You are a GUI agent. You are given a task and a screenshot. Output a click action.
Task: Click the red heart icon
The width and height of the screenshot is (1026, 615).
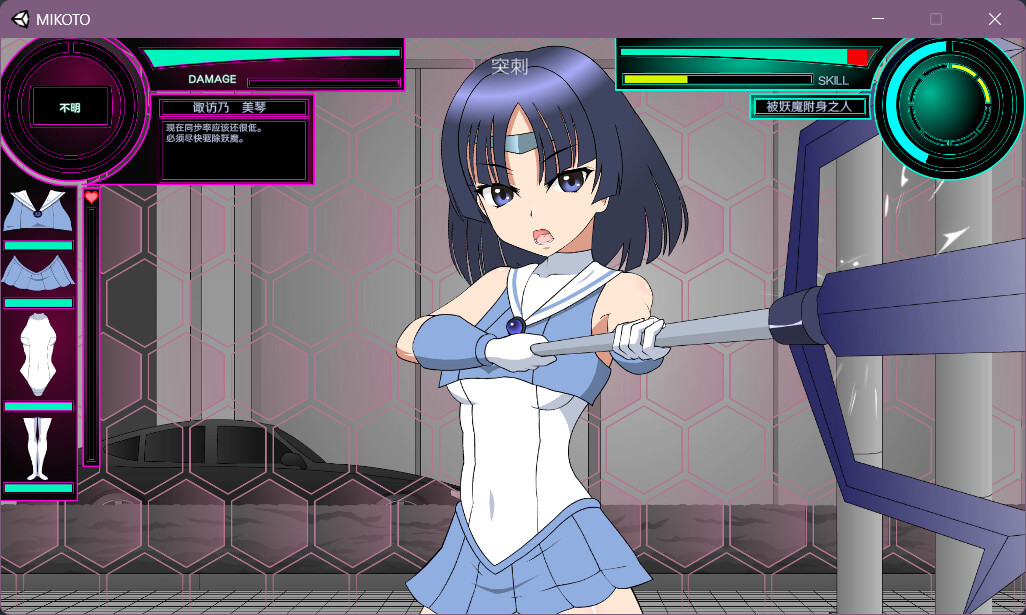[91, 198]
